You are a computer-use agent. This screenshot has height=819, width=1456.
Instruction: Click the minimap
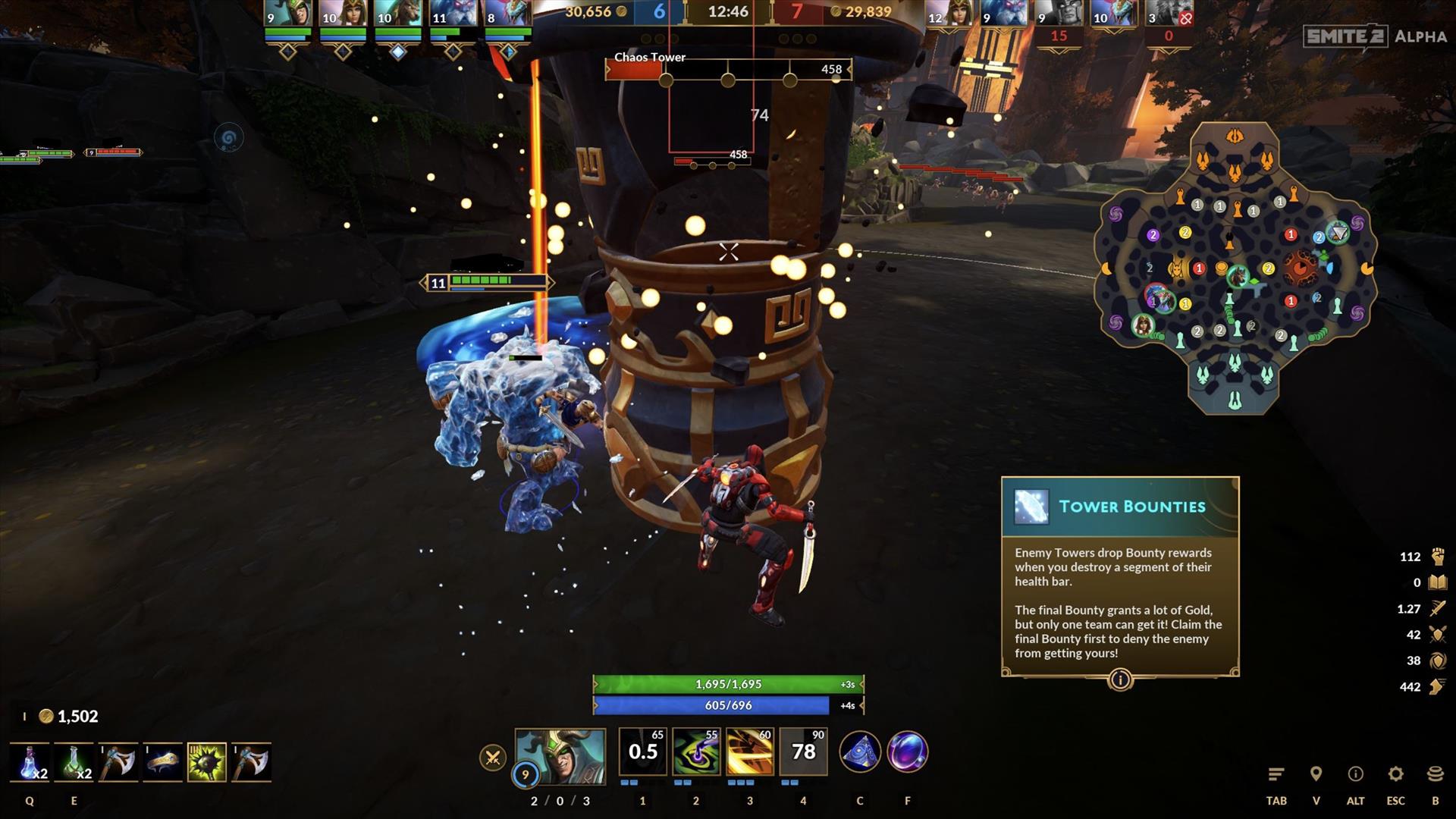[1235, 269]
